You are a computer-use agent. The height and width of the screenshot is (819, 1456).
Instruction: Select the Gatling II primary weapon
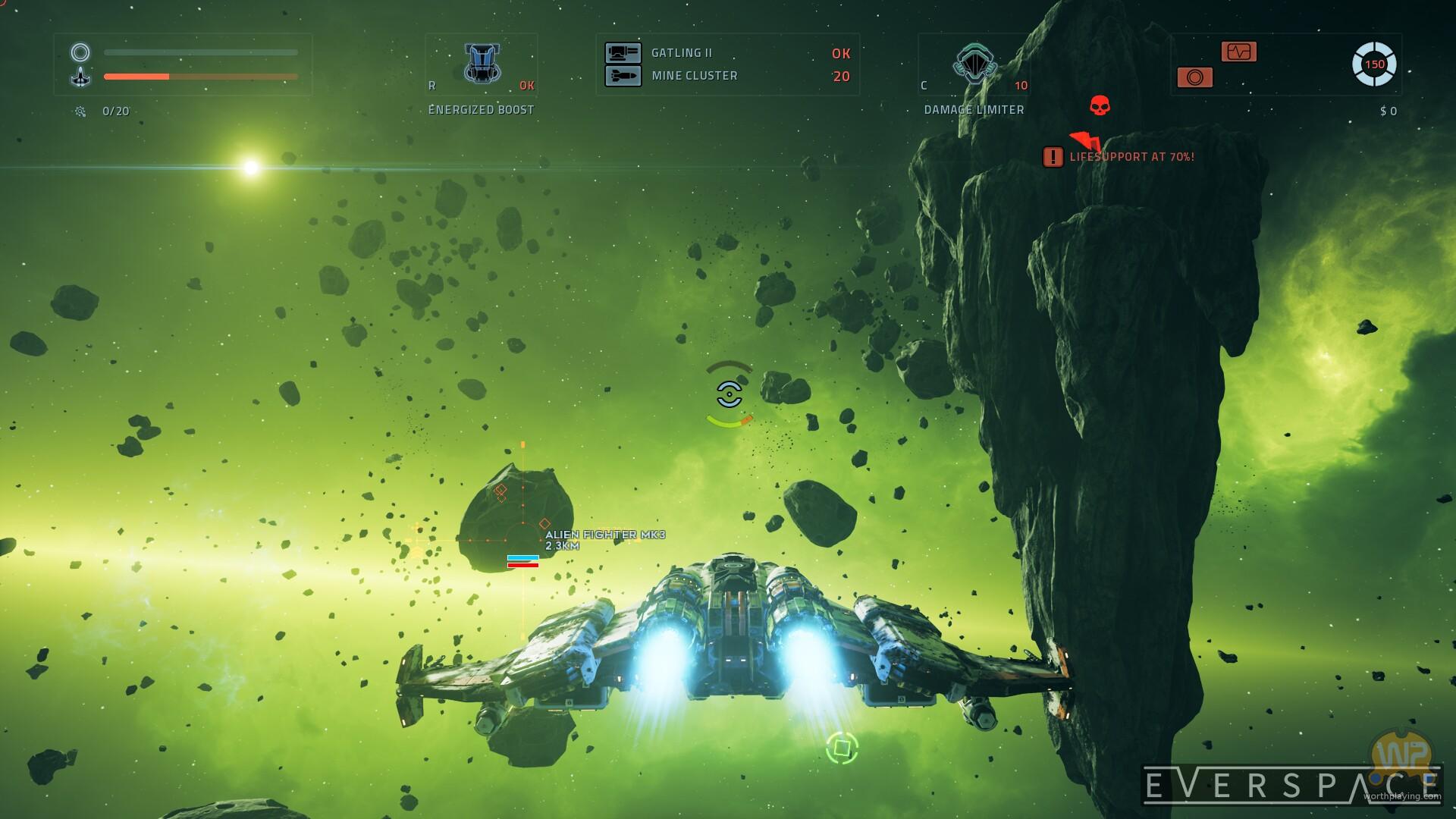pos(623,53)
